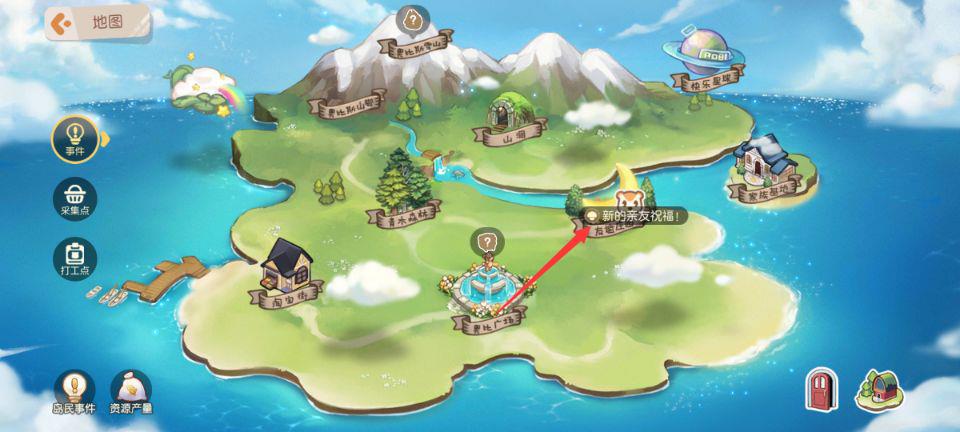The width and height of the screenshot is (960, 432).
Task: Open 岛民事件 islander events
Action: 73,390
